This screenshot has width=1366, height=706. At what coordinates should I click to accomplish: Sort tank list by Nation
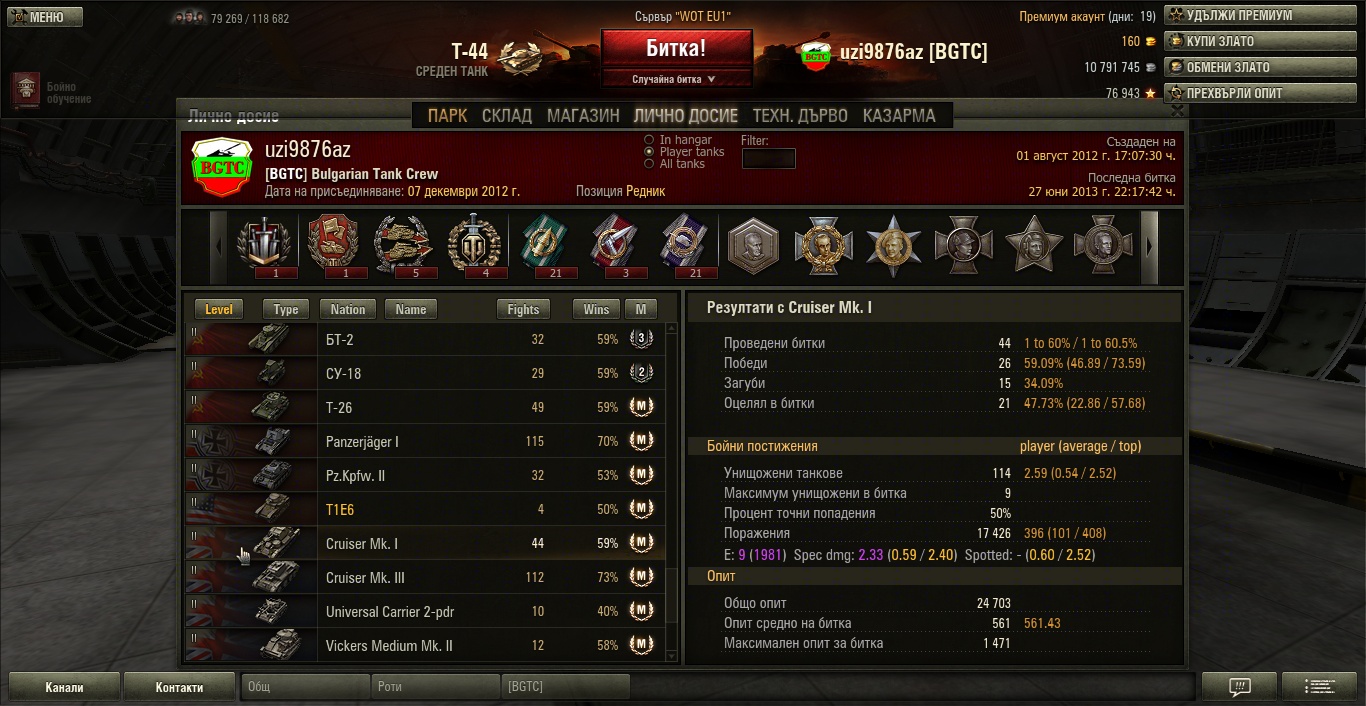348,310
